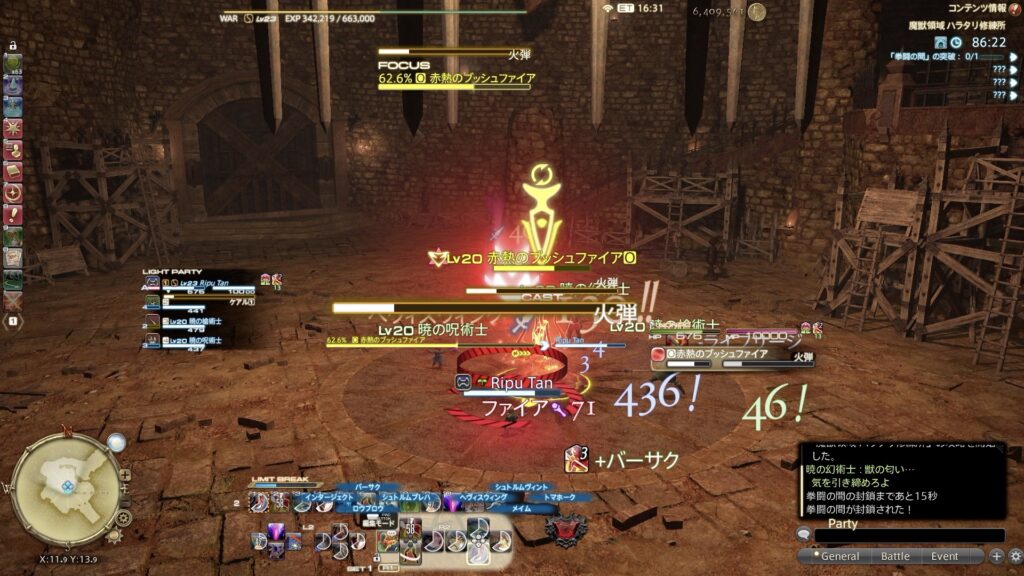Click the chat speech bubble icon
Screen dimensions: 1024x576
804,534
